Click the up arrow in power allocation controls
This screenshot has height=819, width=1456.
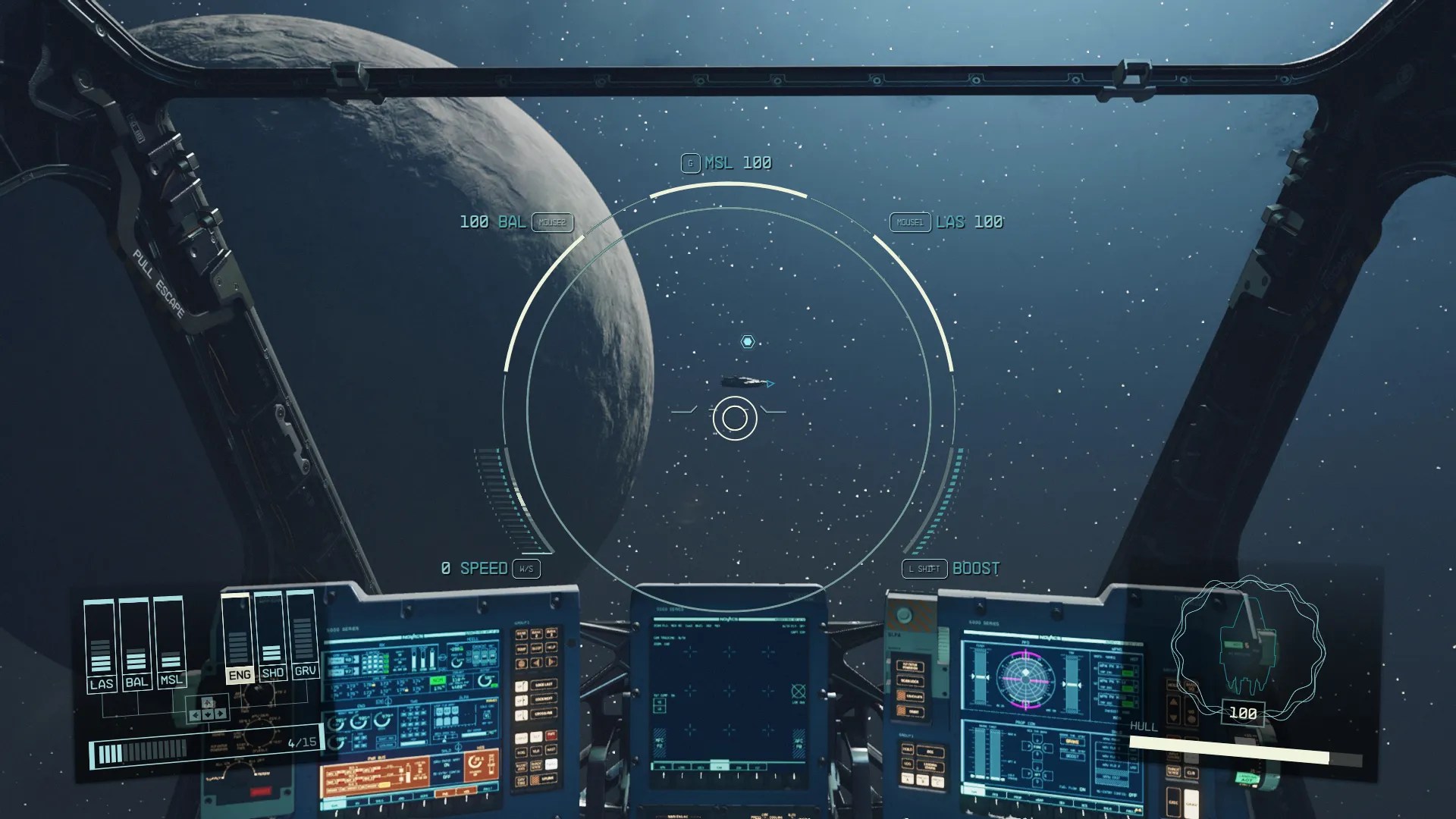click(x=206, y=703)
